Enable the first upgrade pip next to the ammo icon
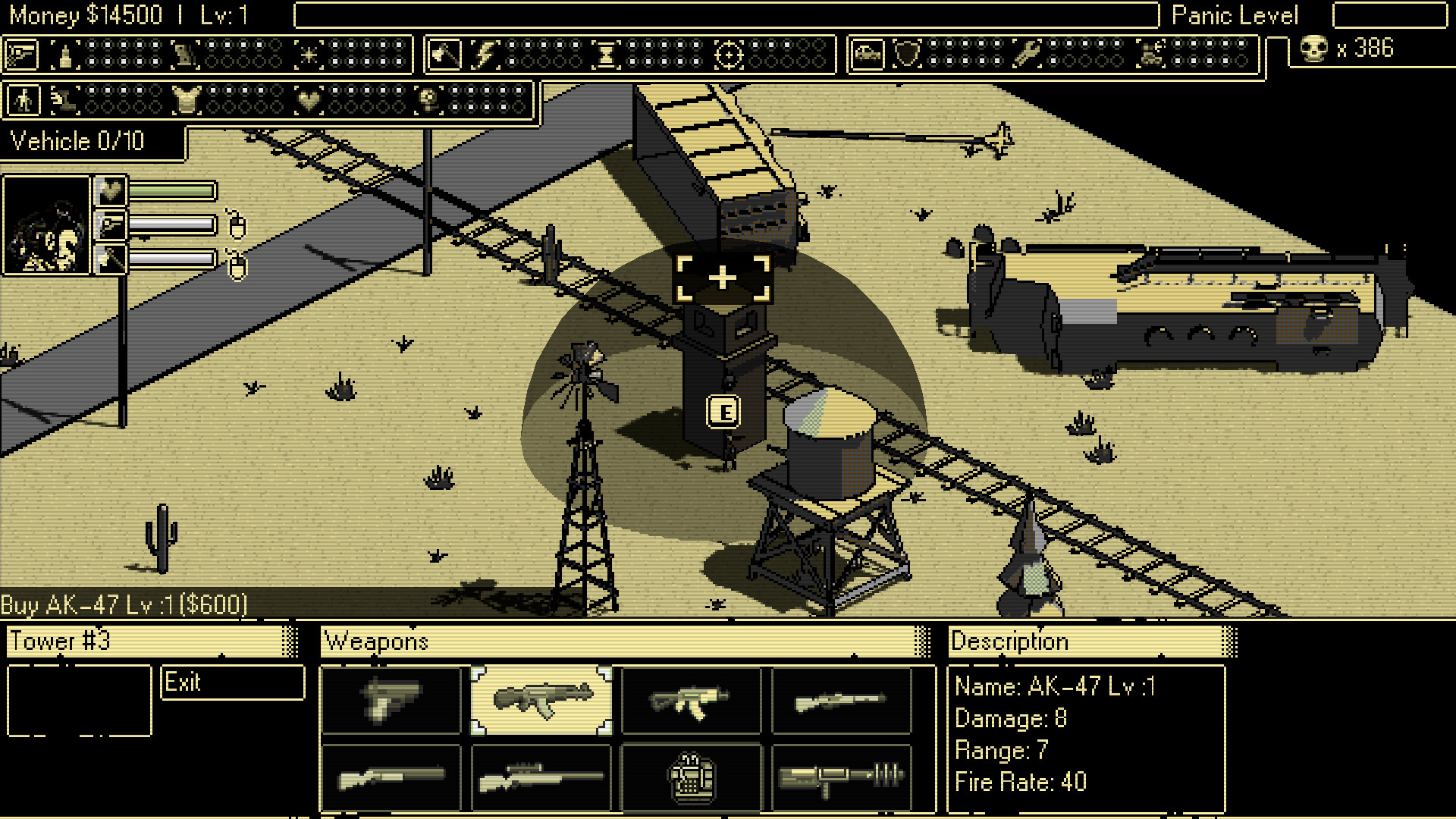 92,45
